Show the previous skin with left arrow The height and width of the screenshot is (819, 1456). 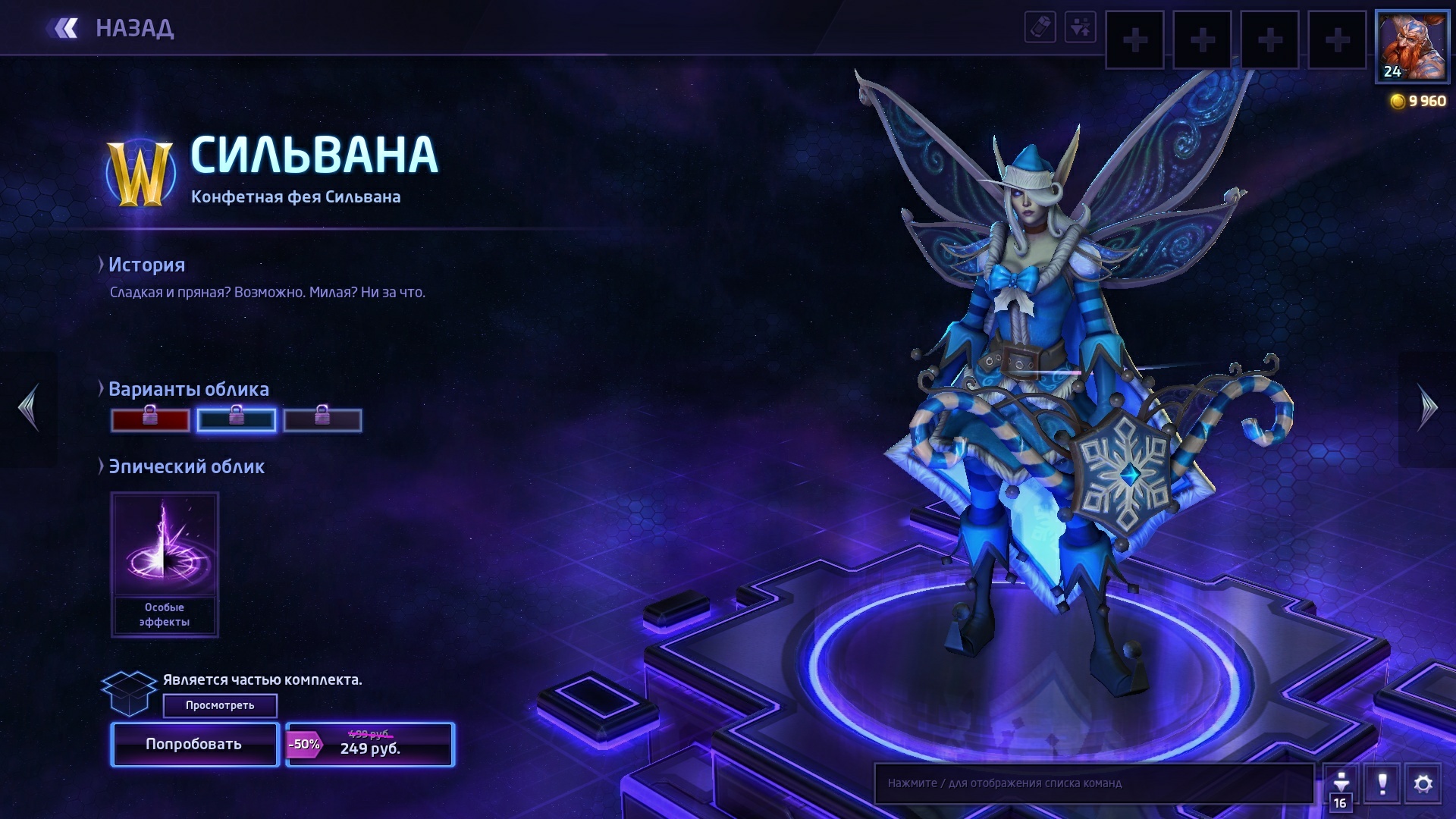click(x=29, y=408)
